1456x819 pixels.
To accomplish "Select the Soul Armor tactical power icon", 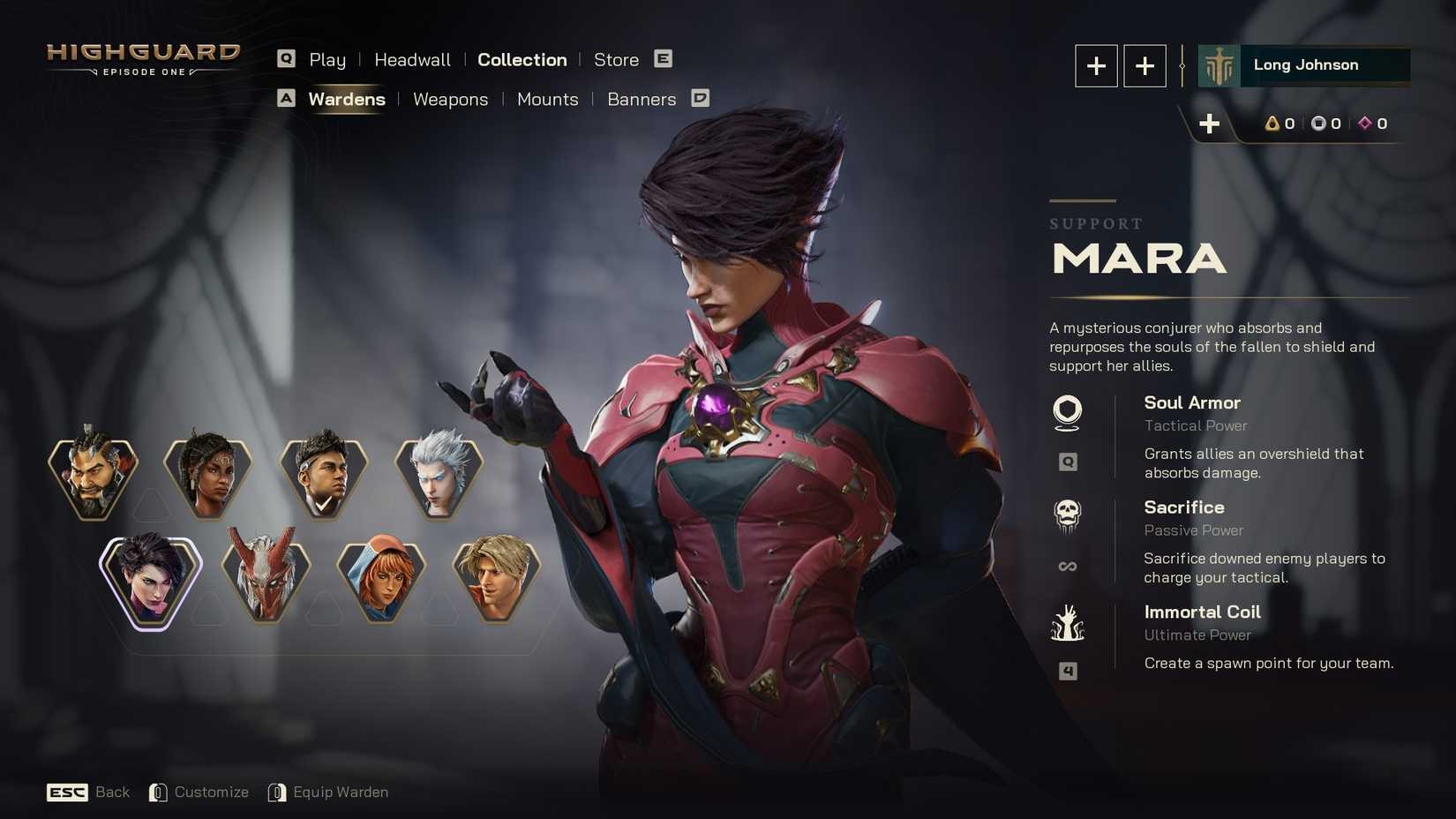I will click(x=1068, y=409).
